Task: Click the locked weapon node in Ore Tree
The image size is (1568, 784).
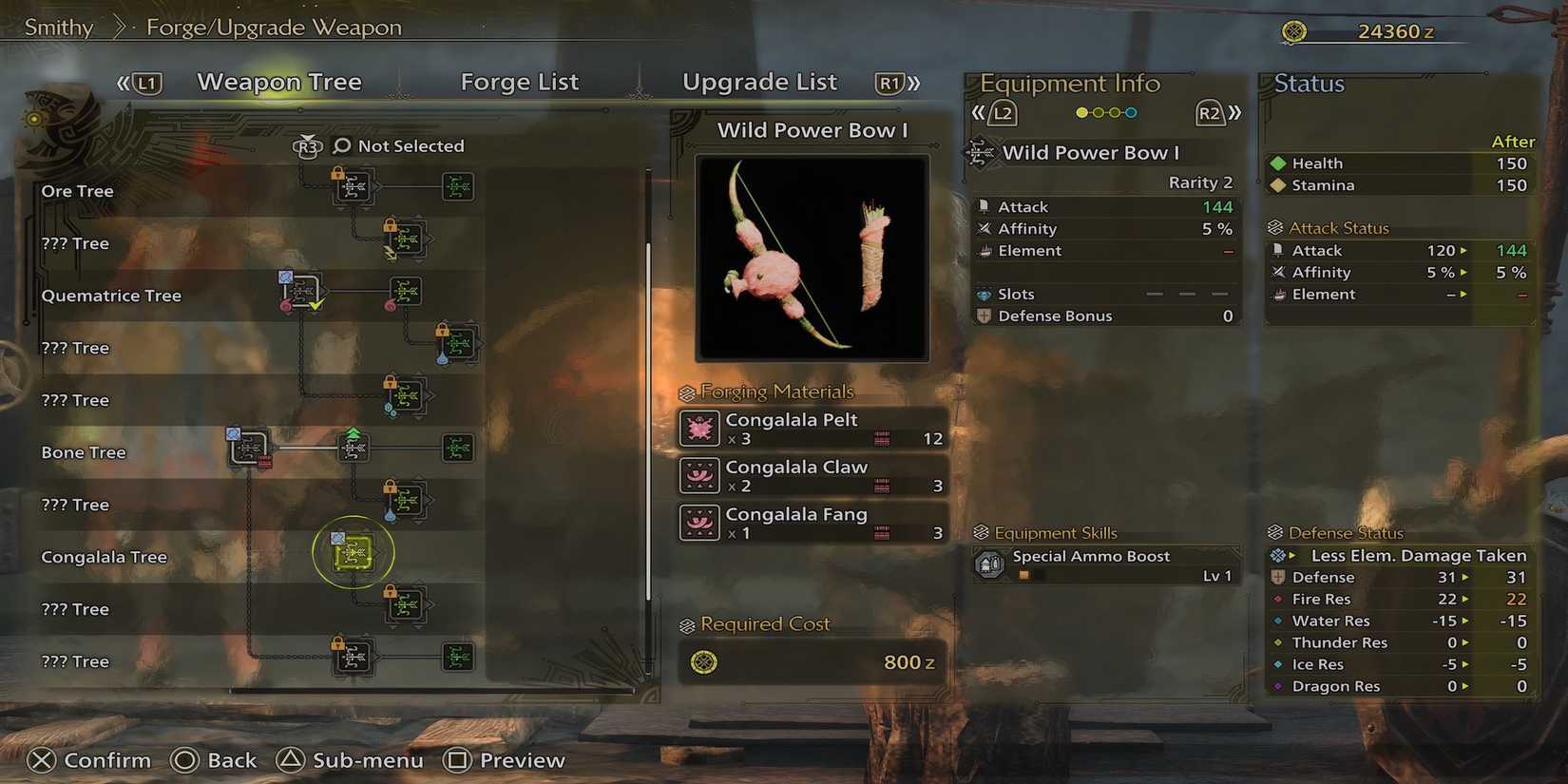Action: click(353, 186)
